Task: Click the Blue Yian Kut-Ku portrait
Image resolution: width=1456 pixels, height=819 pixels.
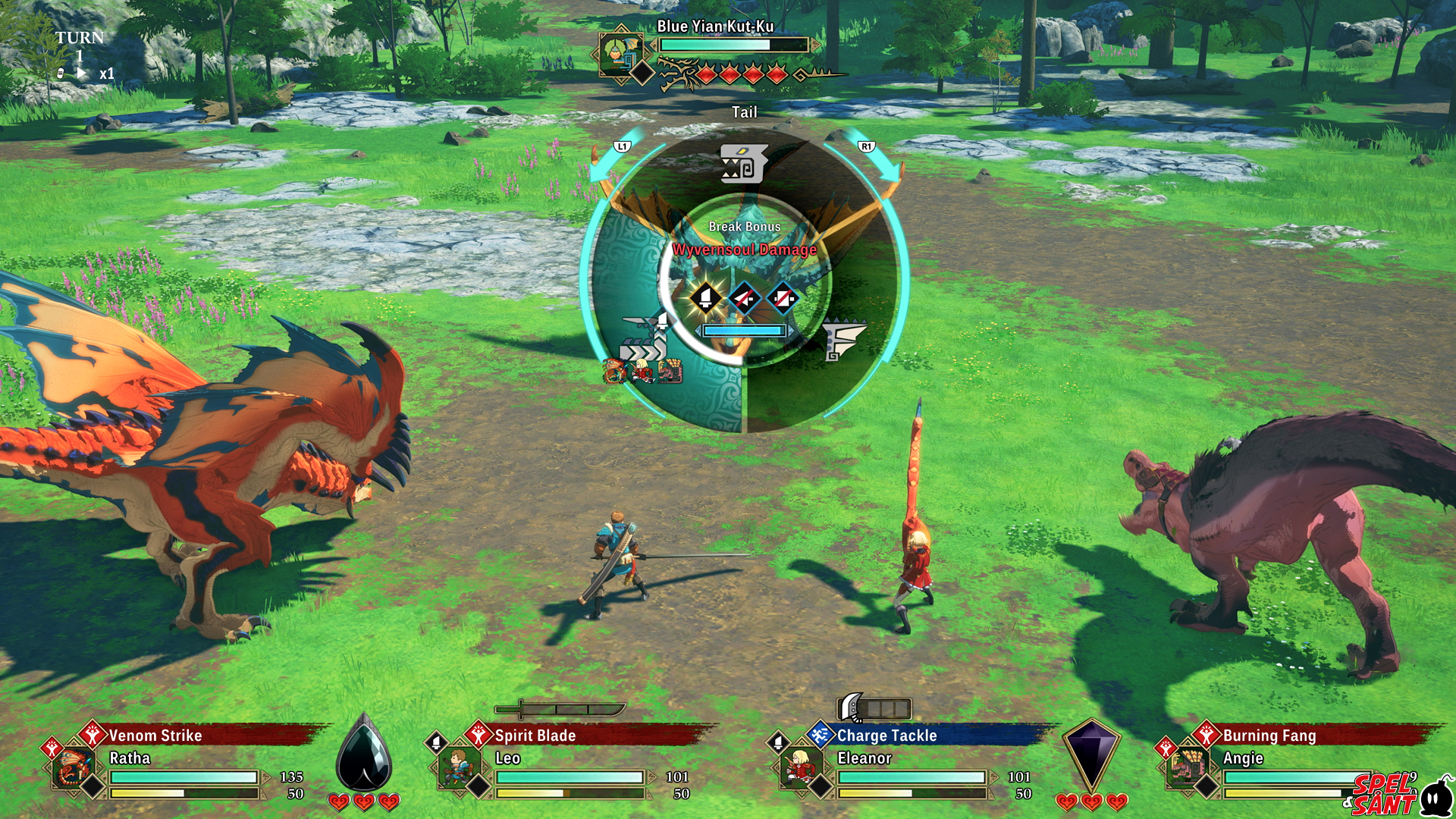Action: coord(620,52)
